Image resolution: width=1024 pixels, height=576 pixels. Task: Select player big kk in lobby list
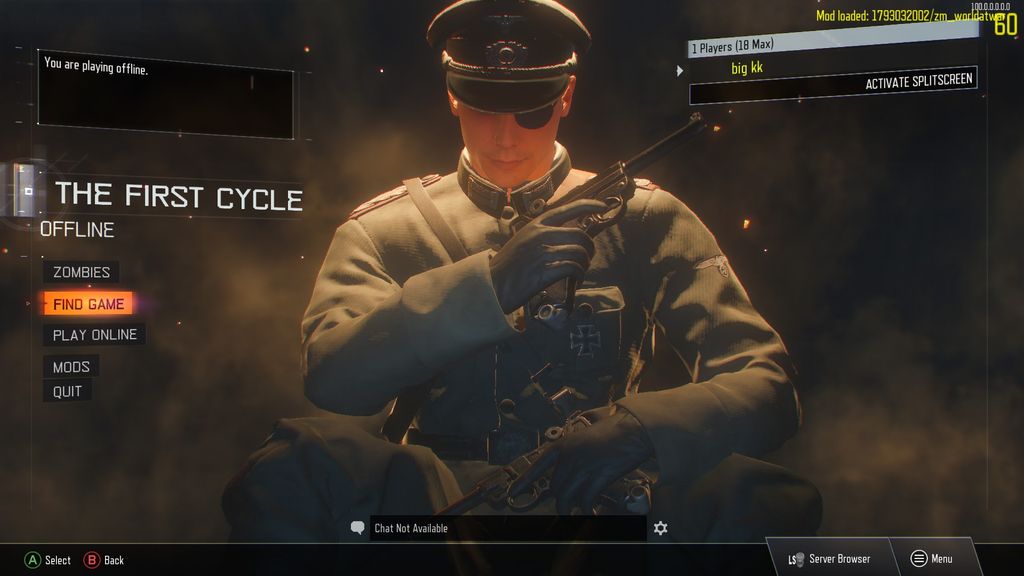pos(746,68)
